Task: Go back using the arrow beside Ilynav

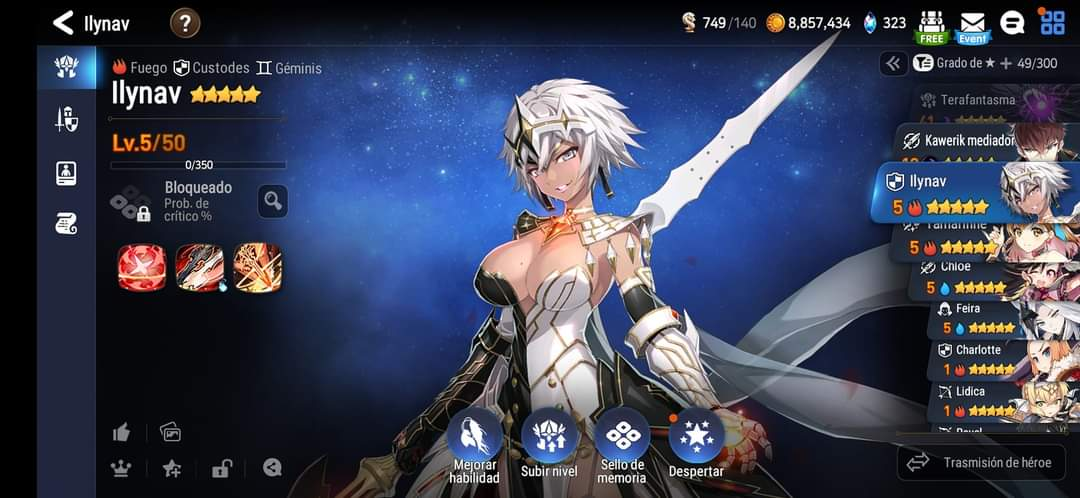Action: pyautogui.click(x=63, y=22)
